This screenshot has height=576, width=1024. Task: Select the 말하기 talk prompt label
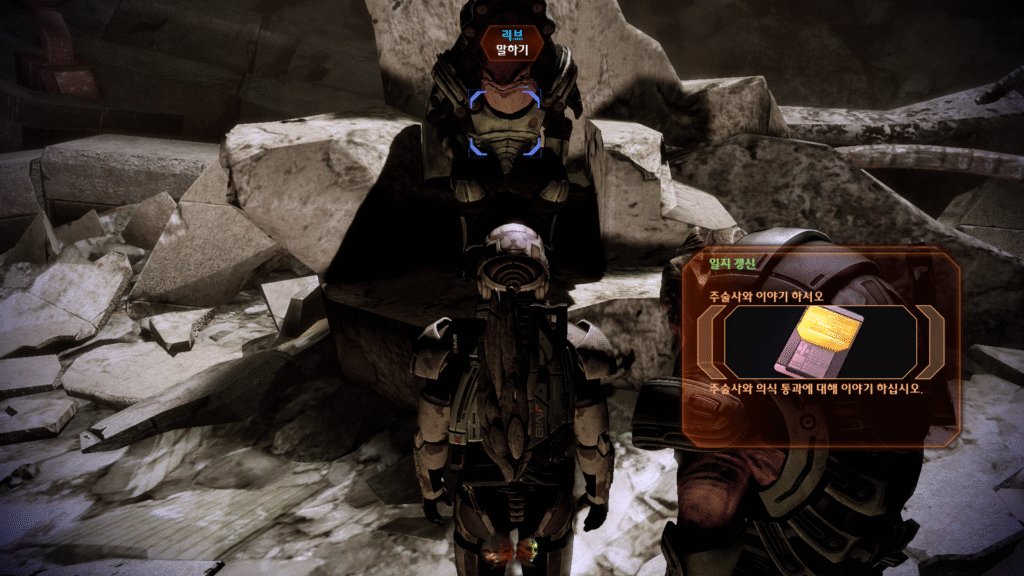coord(511,49)
